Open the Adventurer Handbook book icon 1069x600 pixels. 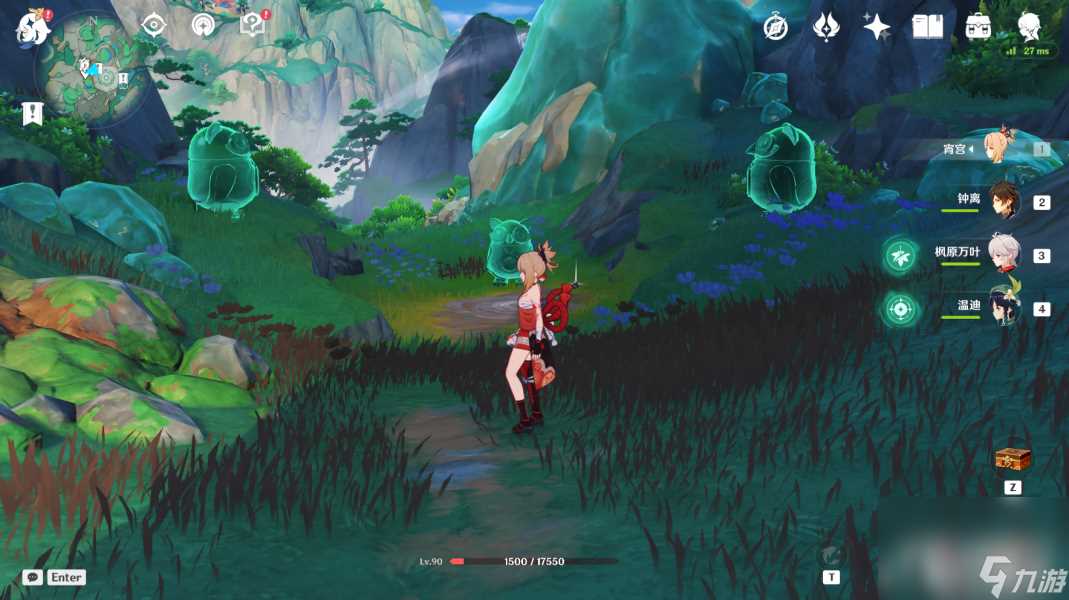928,27
